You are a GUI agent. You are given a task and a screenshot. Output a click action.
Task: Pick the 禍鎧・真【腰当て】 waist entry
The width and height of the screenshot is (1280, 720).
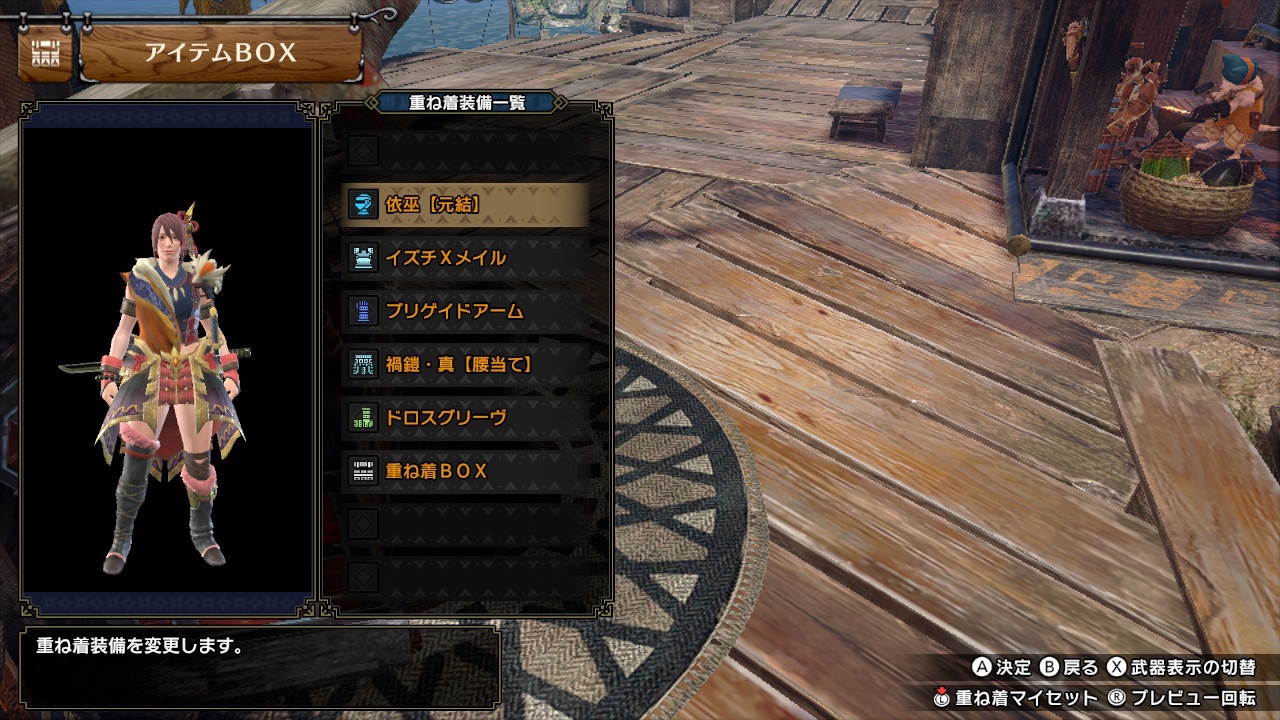click(x=465, y=364)
